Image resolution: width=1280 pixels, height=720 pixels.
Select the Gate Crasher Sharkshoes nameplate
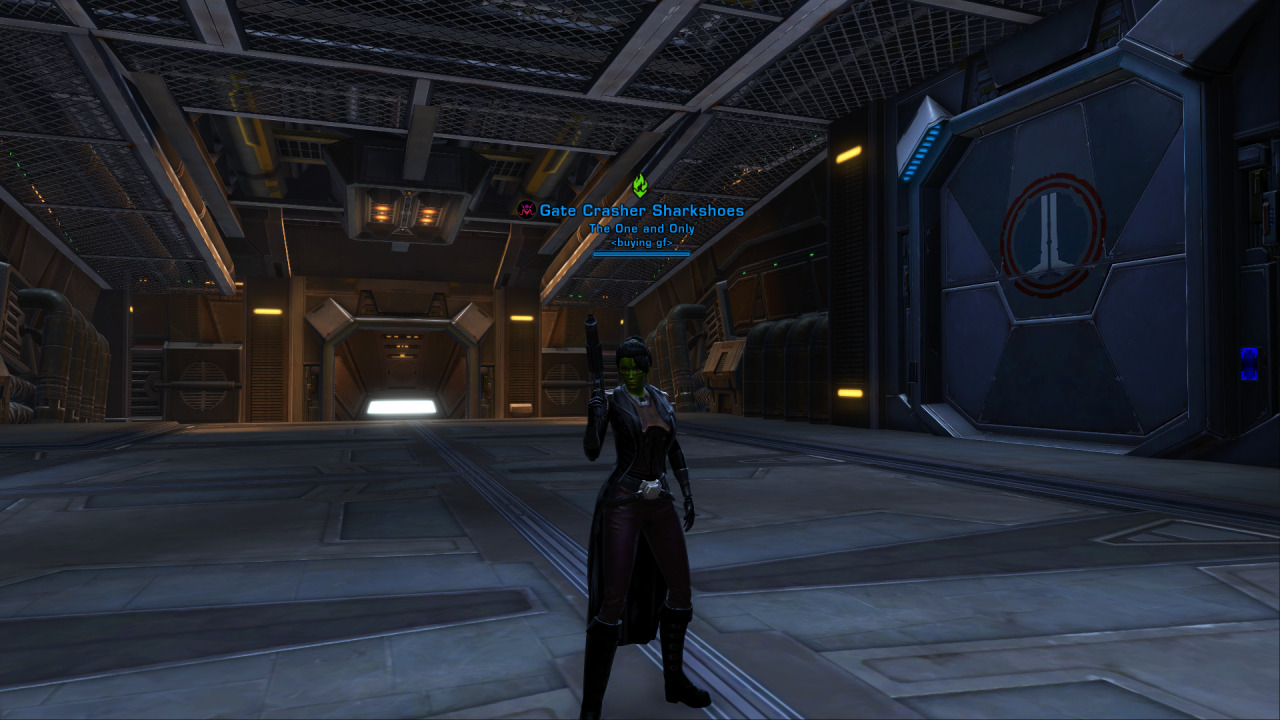pos(641,211)
